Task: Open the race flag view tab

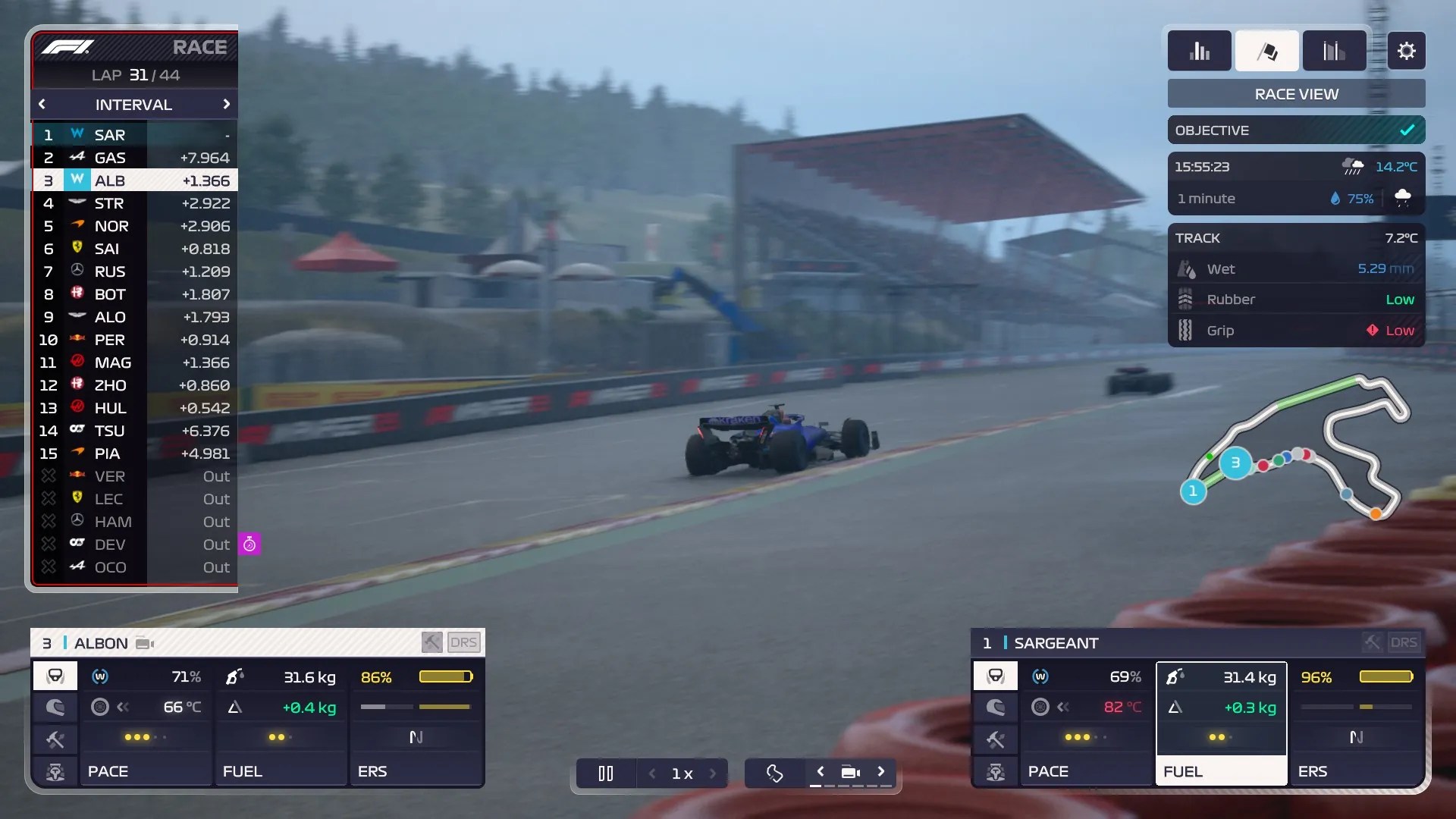Action: tap(1266, 50)
